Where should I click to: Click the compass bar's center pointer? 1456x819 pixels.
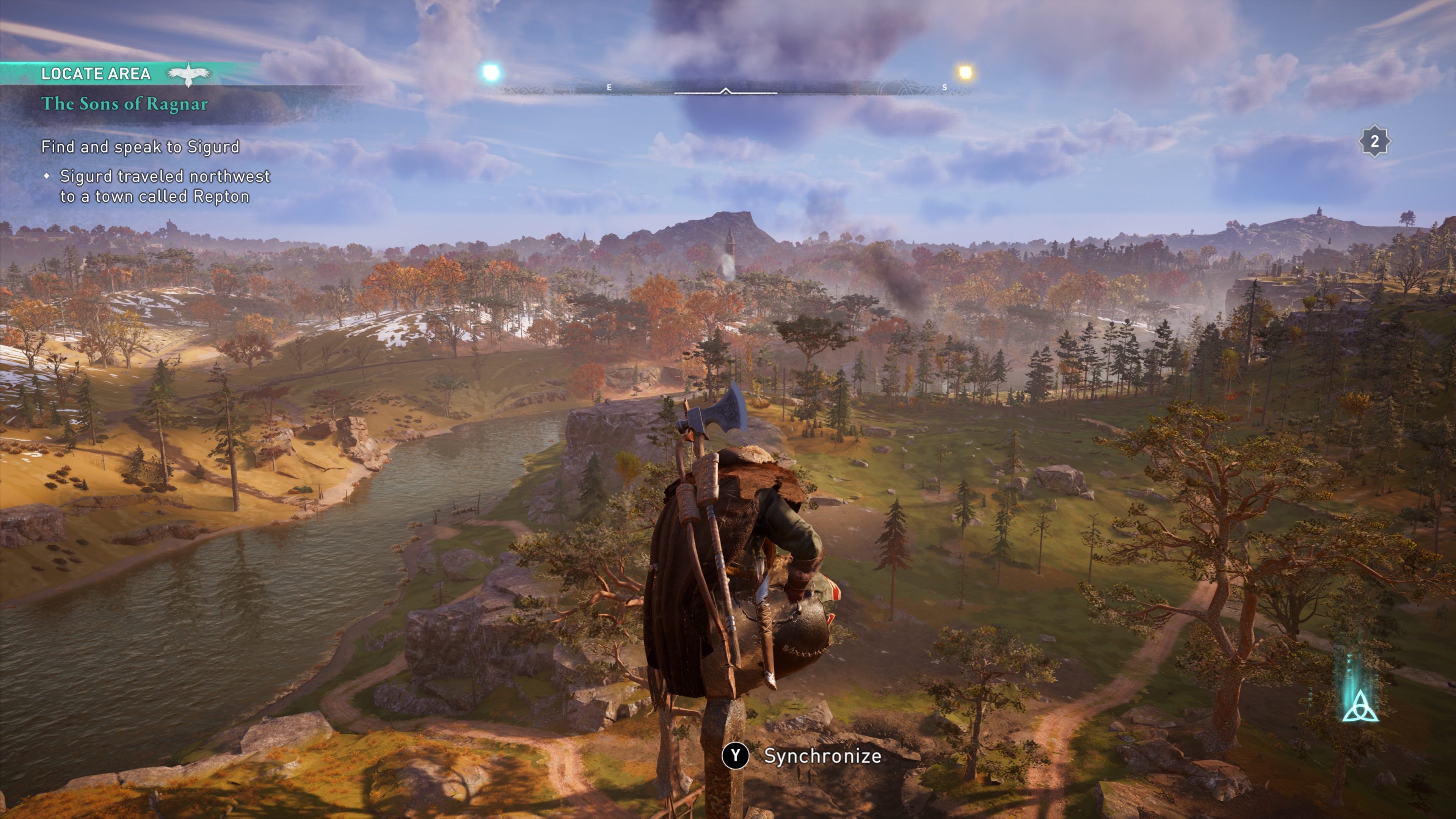[726, 91]
